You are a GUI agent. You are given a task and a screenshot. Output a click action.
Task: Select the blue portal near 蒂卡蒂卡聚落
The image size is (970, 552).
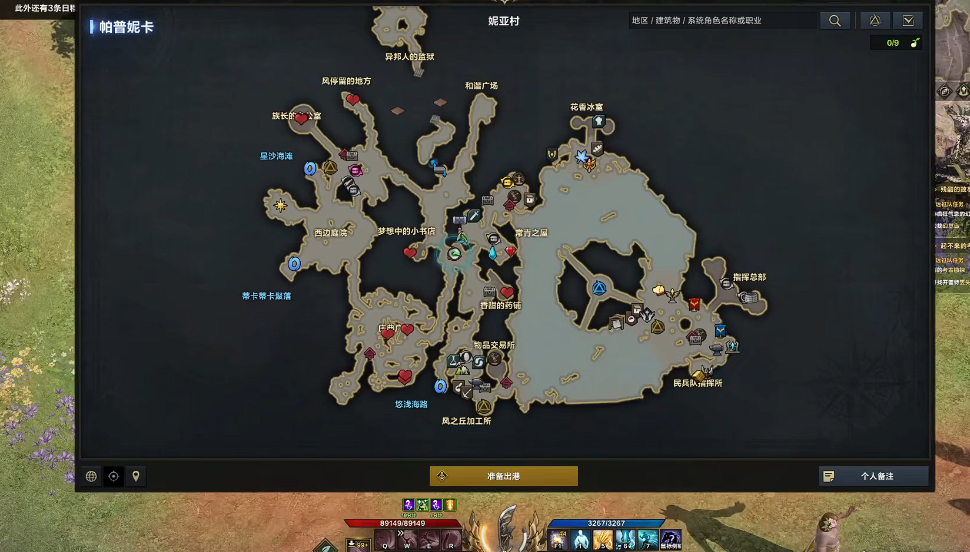click(x=294, y=264)
